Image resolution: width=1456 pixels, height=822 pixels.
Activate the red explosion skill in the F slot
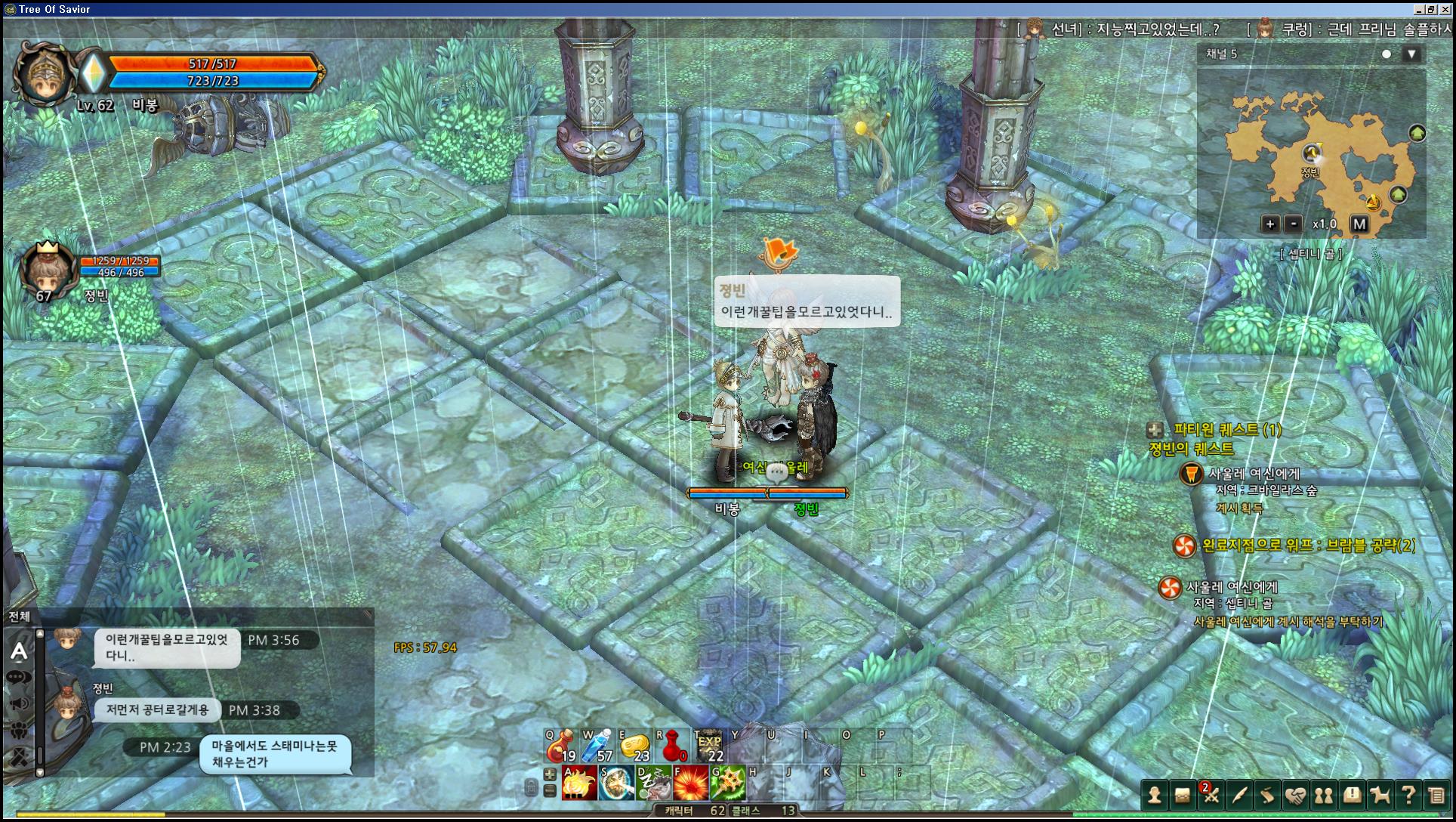pyautogui.click(x=690, y=783)
